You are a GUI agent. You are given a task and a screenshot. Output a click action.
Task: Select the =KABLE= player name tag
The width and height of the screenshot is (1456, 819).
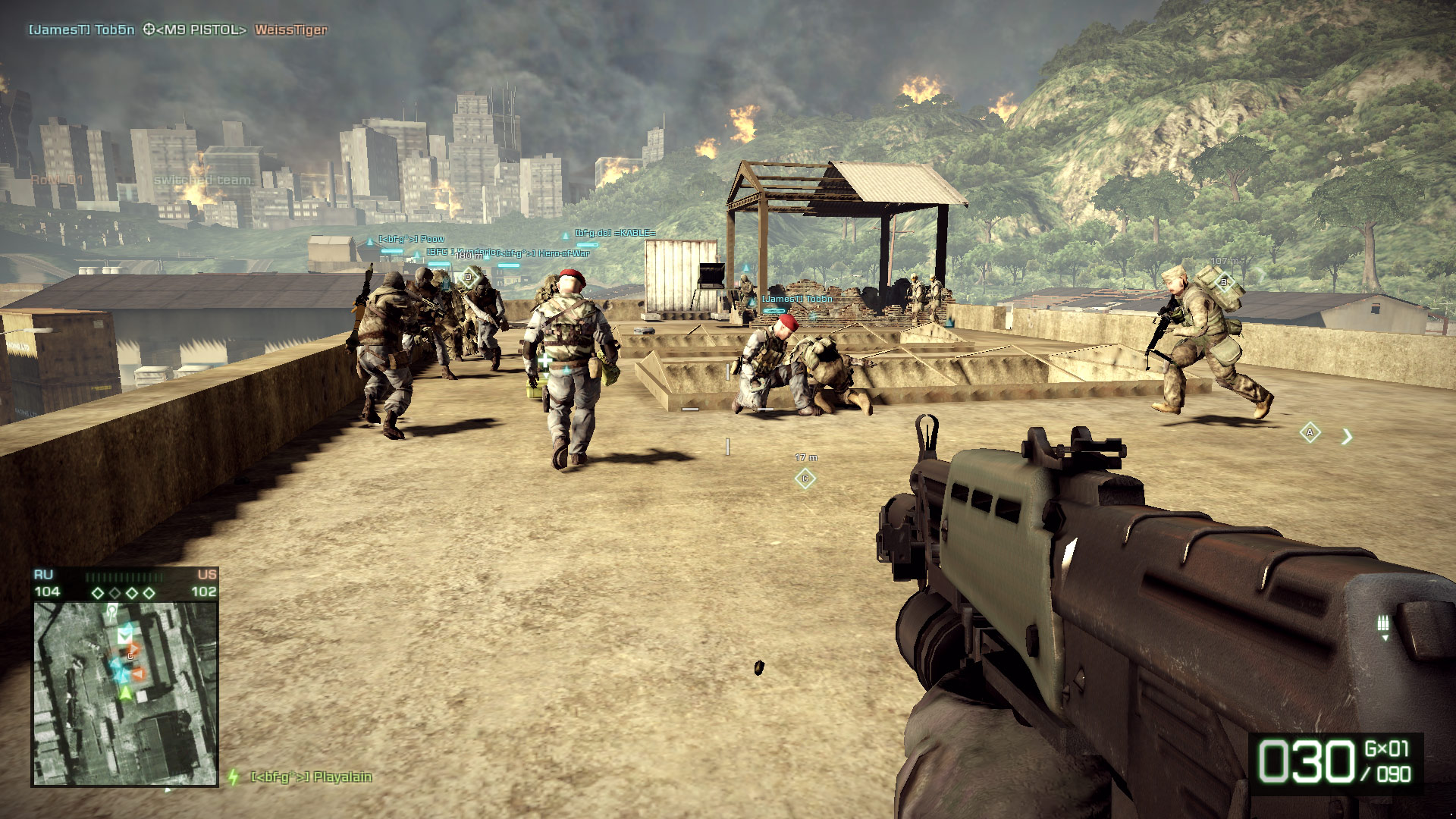pos(615,233)
